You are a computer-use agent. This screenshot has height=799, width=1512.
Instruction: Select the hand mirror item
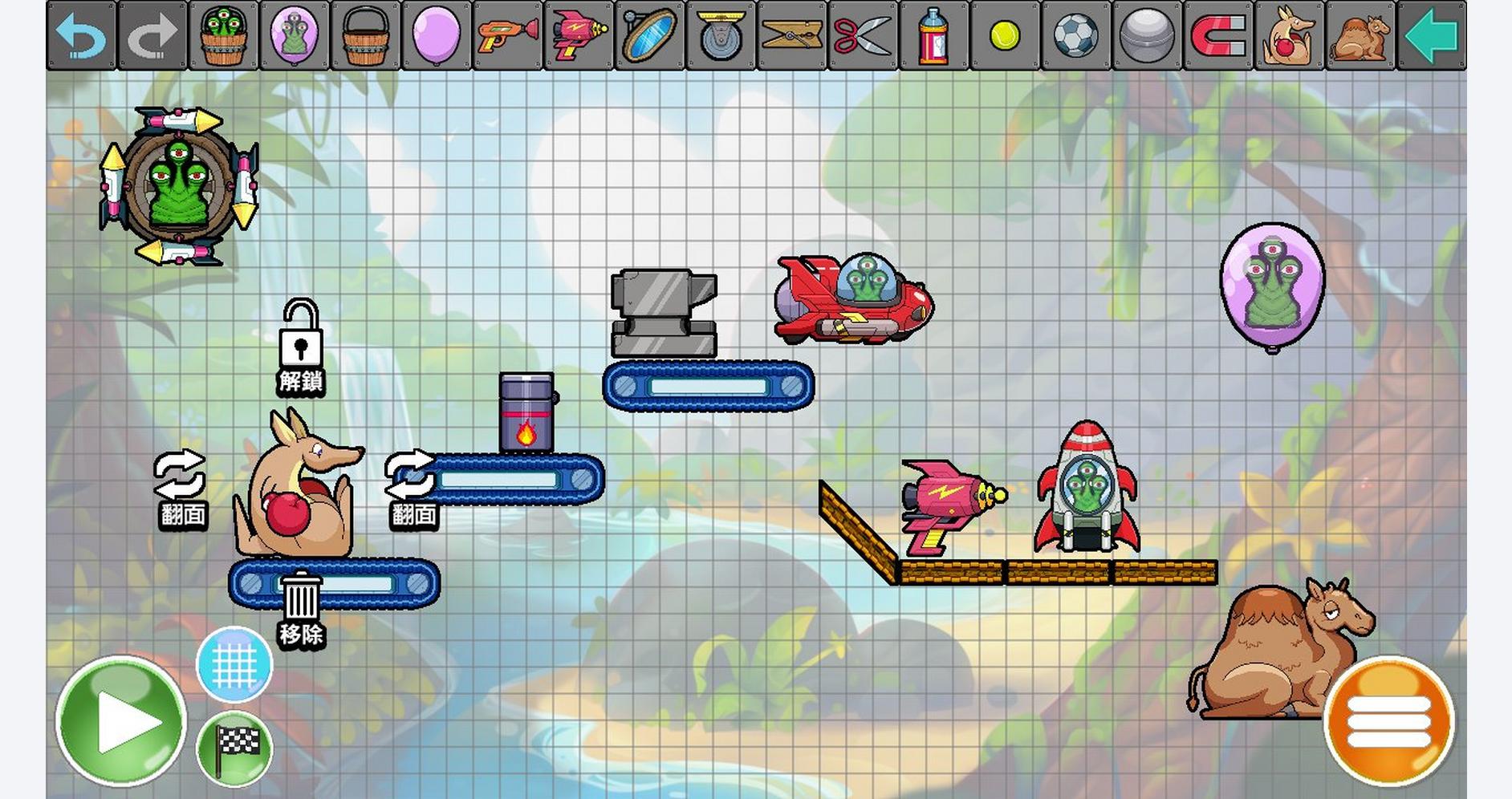click(x=649, y=36)
